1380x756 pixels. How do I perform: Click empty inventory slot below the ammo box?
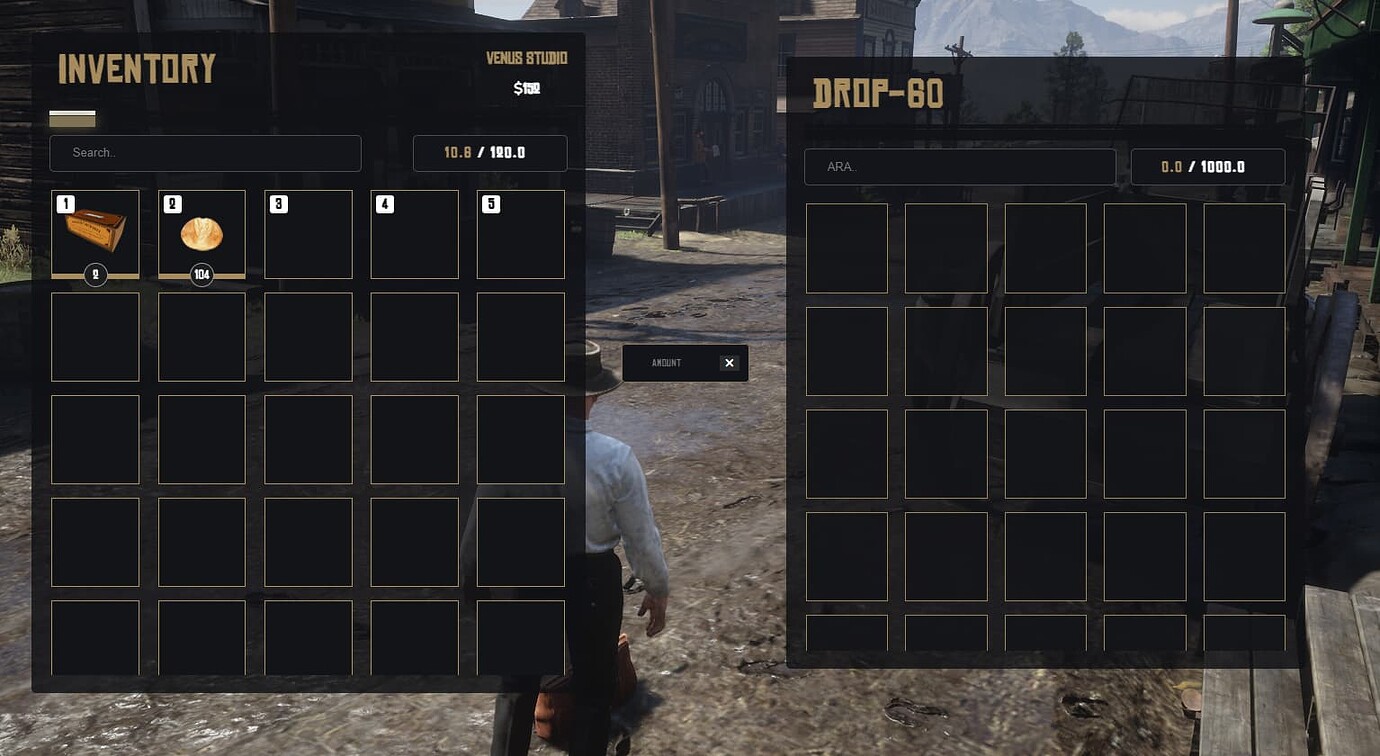[95, 336]
